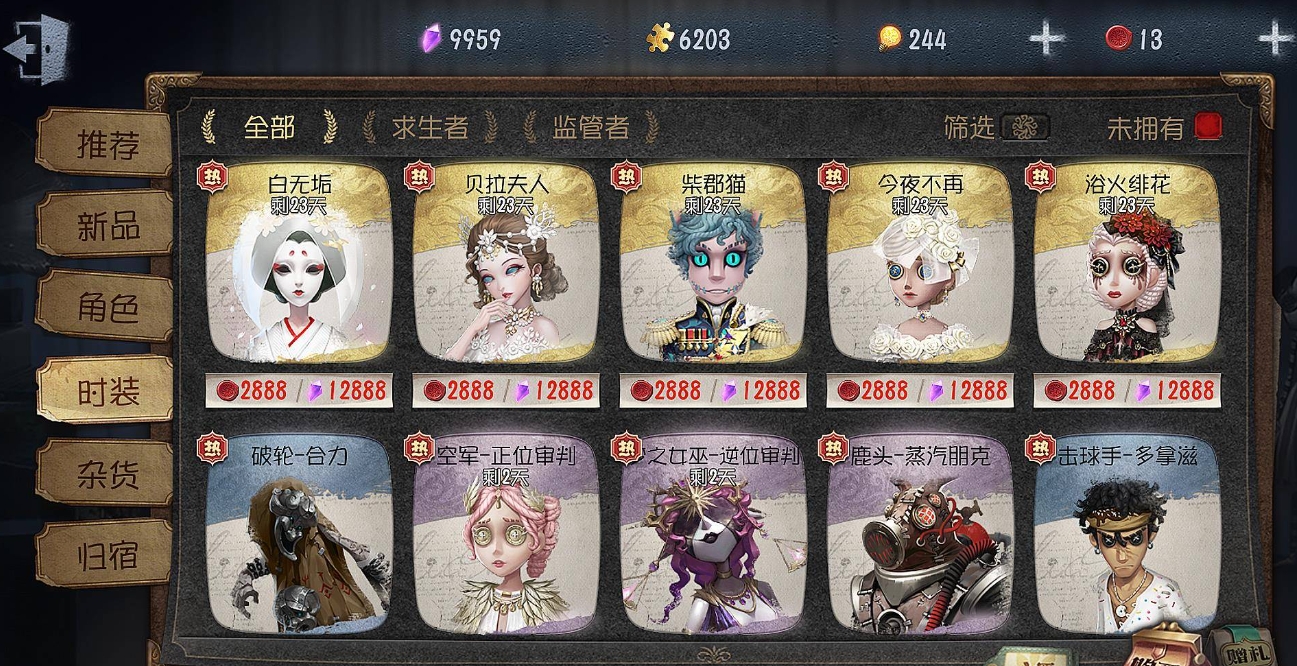Switch to the 新品 category
The width and height of the screenshot is (1297, 666).
[x=106, y=226]
